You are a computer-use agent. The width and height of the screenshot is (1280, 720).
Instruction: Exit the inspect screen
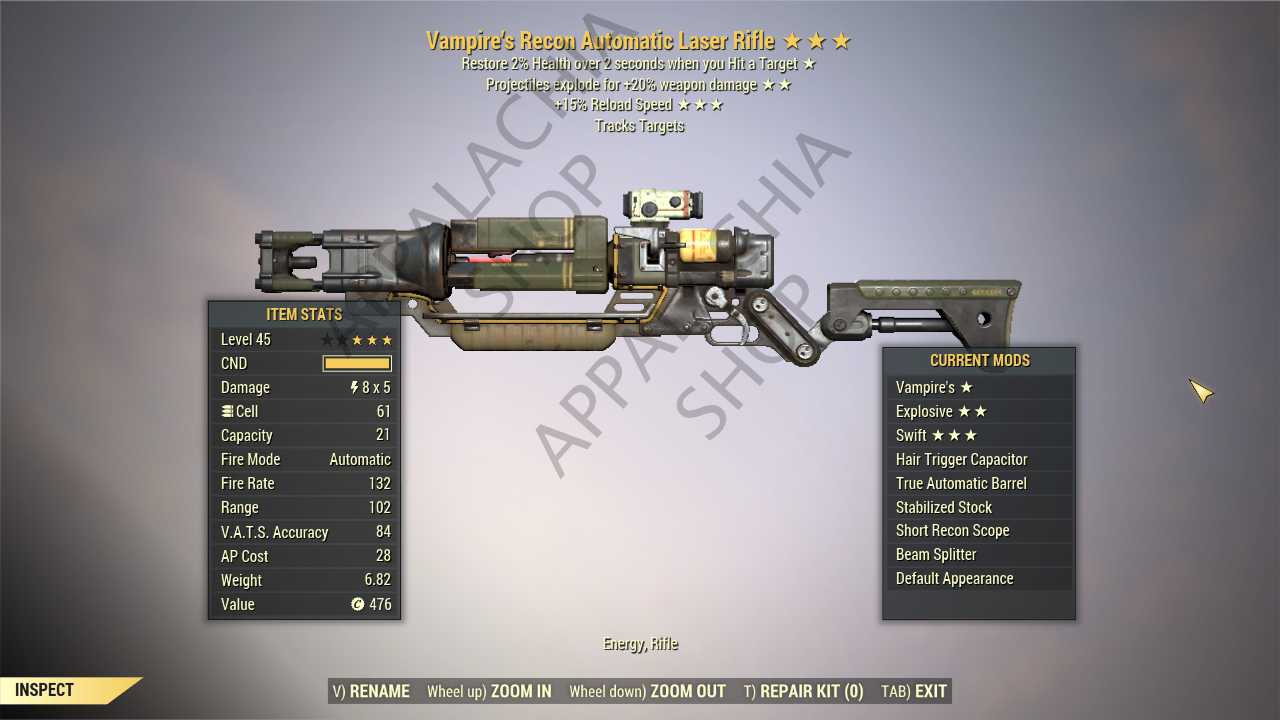click(x=914, y=691)
